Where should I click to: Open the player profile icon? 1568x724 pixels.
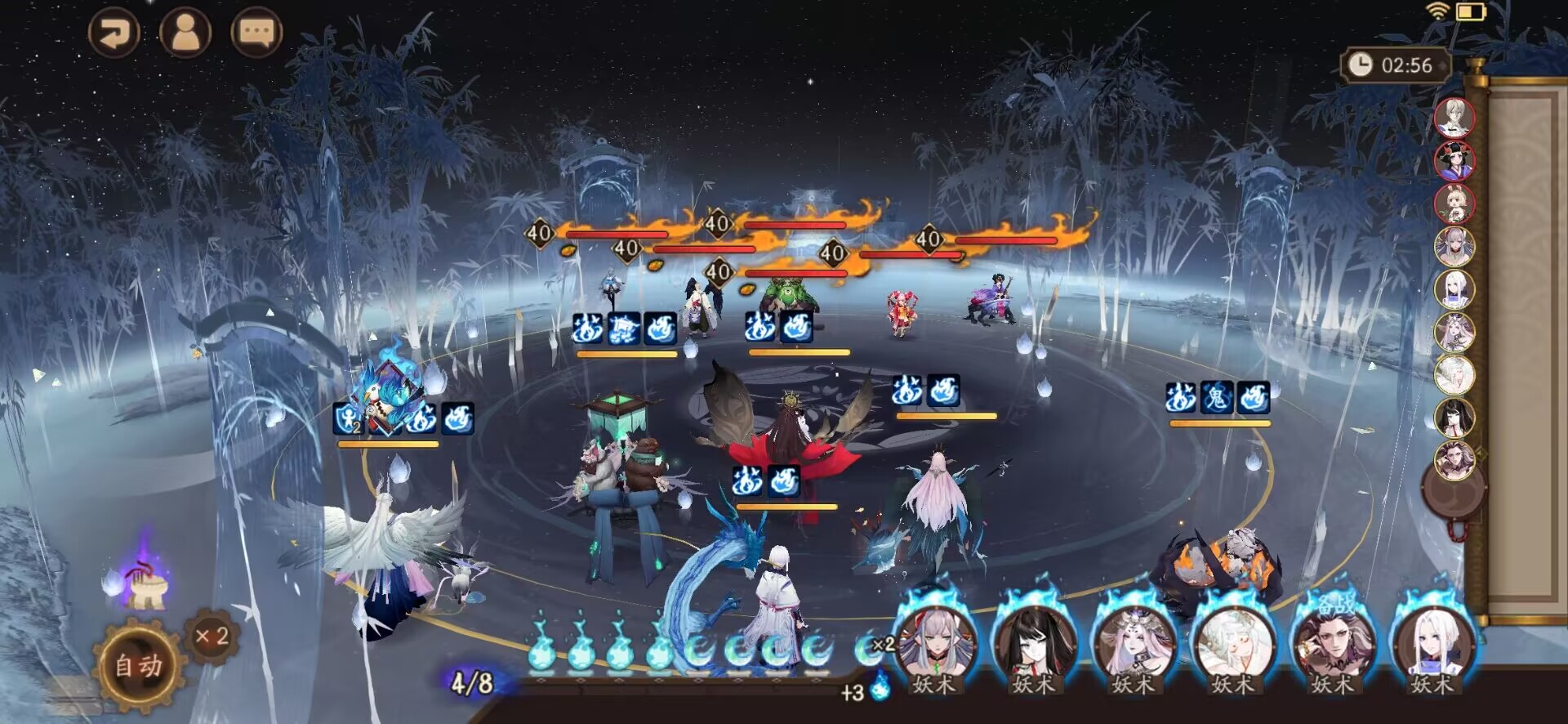point(185,33)
